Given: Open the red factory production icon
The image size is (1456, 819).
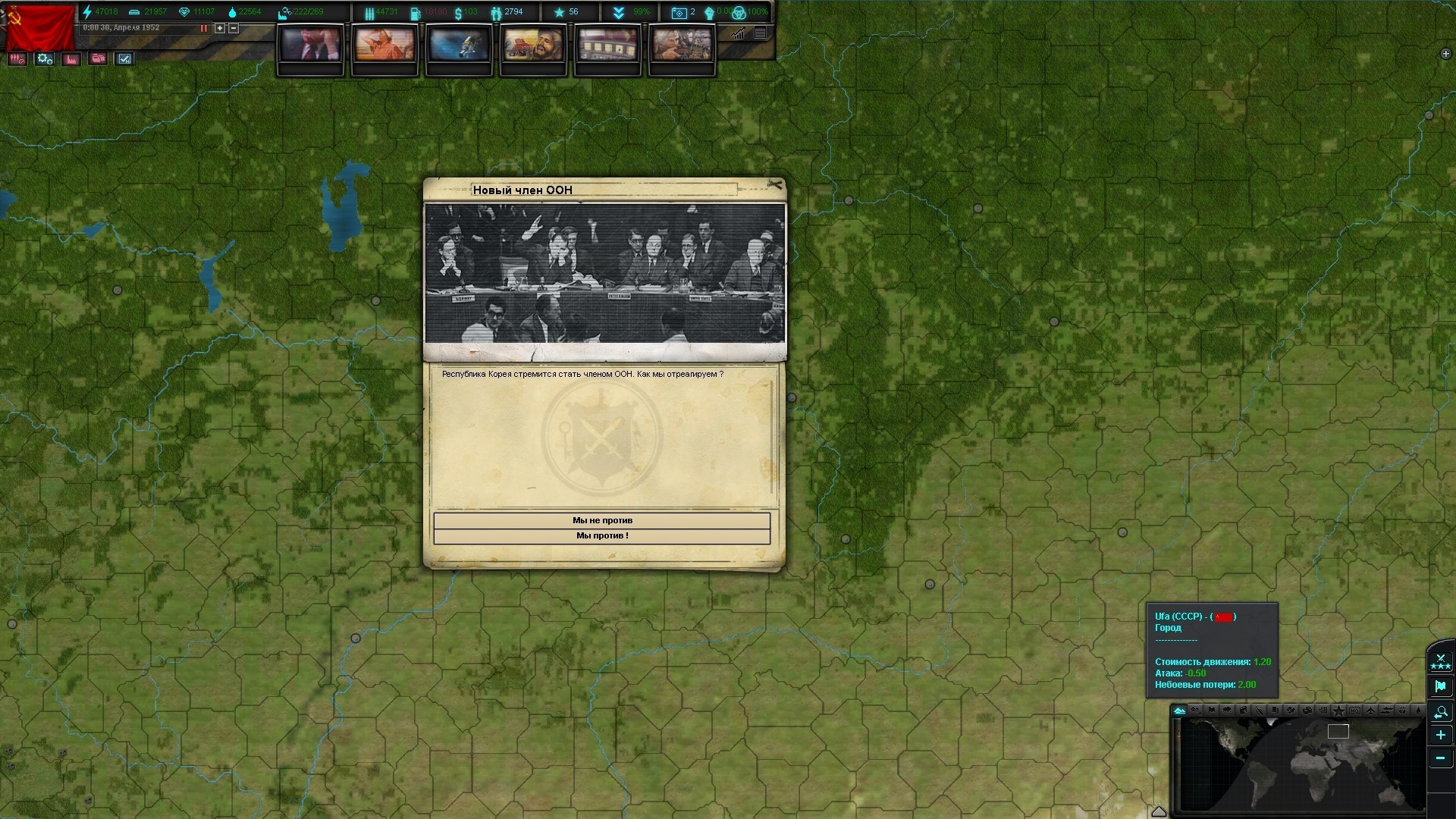Looking at the screenshot, I should coord(71,59).
